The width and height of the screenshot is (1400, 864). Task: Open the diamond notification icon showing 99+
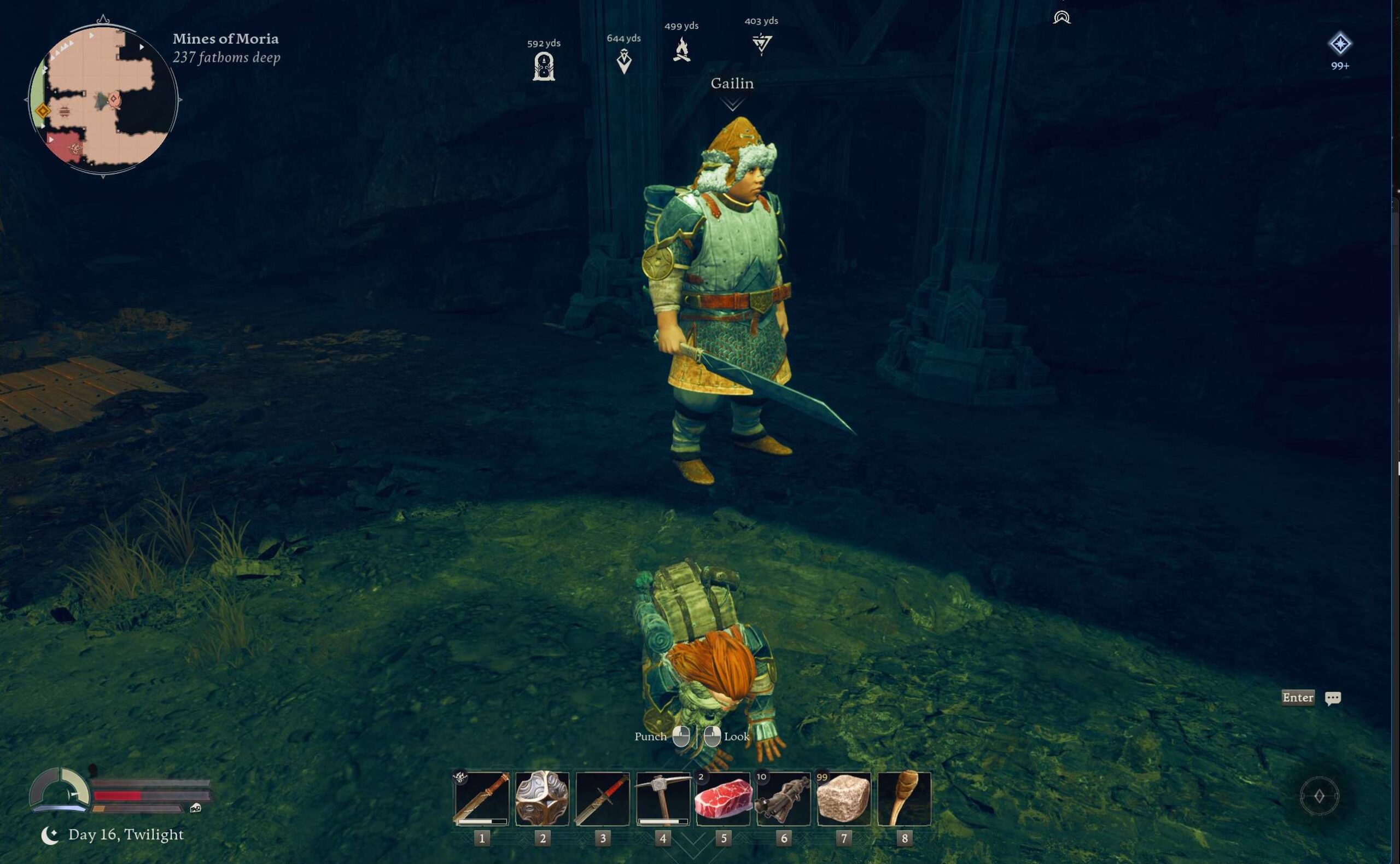[1339, 44]
